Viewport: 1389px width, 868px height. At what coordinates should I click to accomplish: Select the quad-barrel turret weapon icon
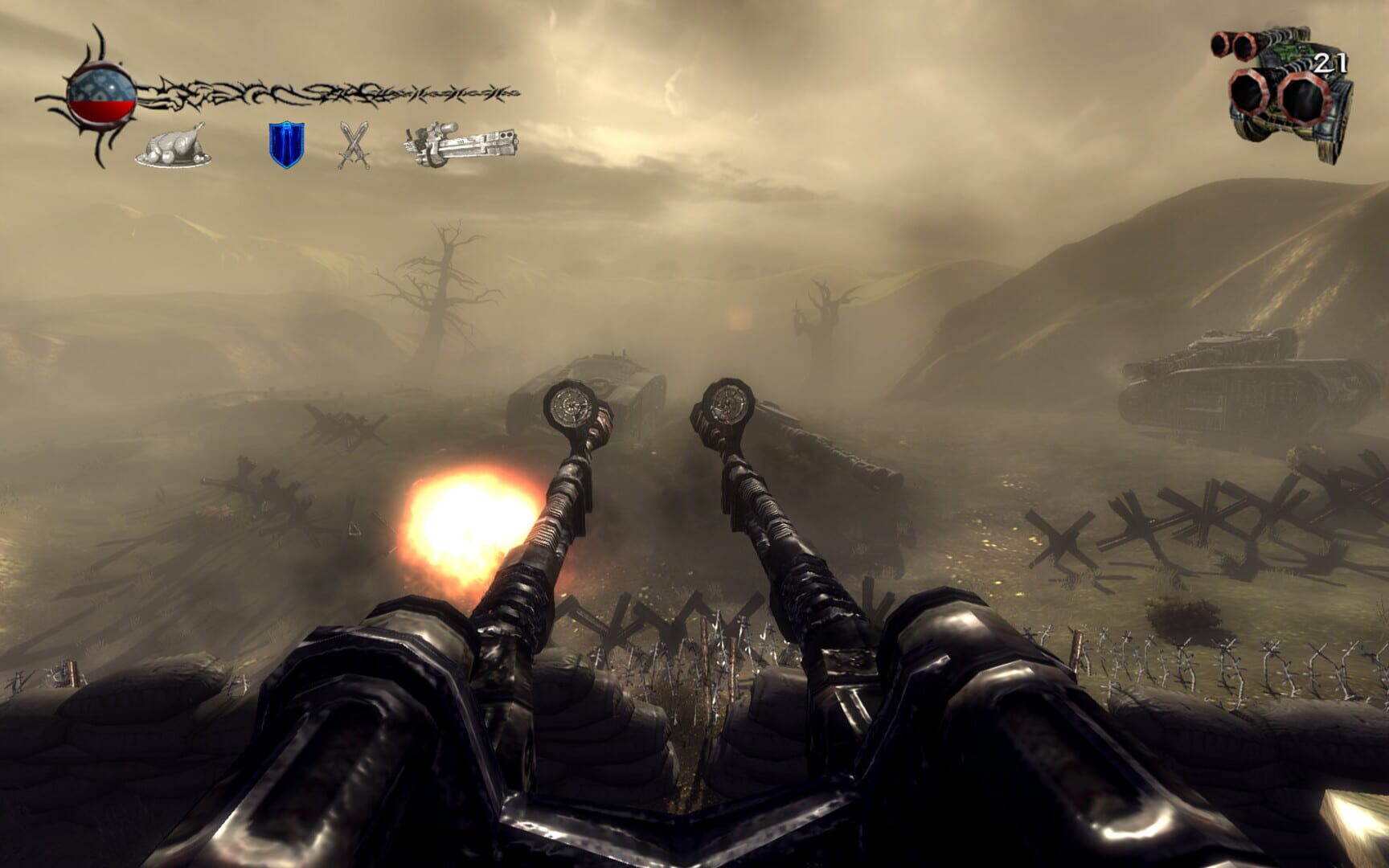pyautogui.click(x=1278, y=80)
